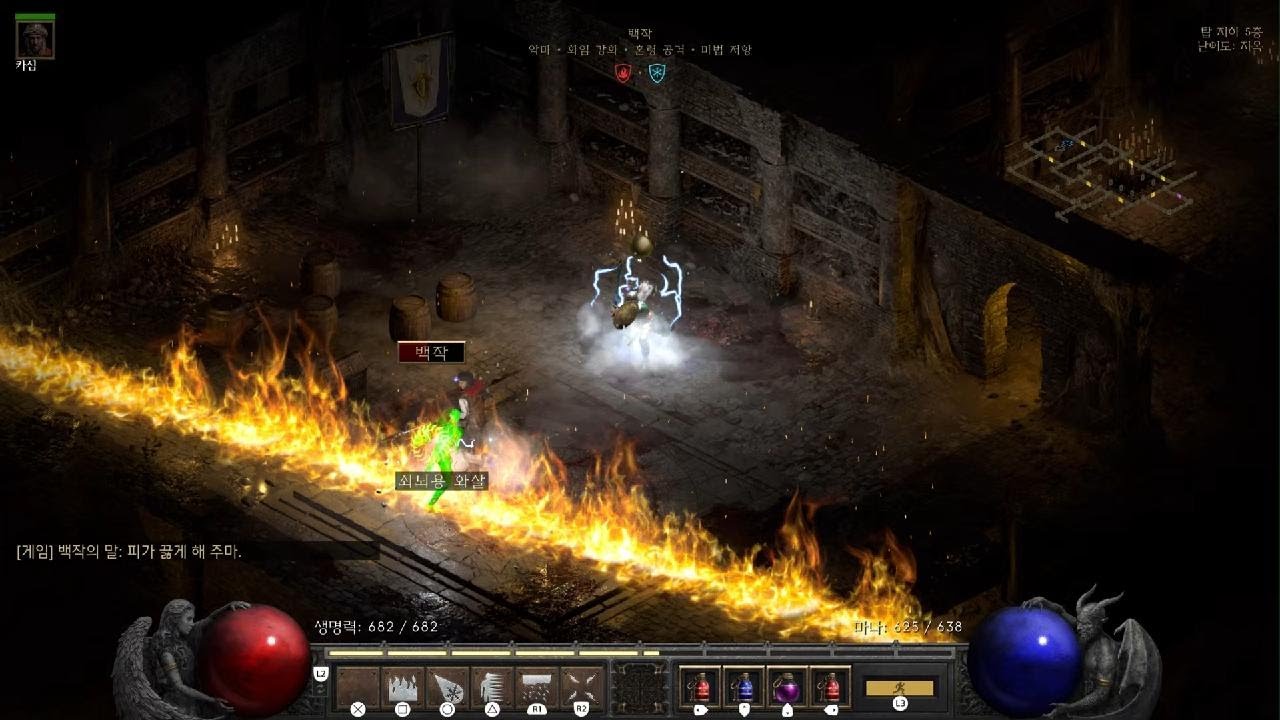Toggle the run/walk running figure button
This screenshot has height=720, width=1280.
click(x=899, y=688)
